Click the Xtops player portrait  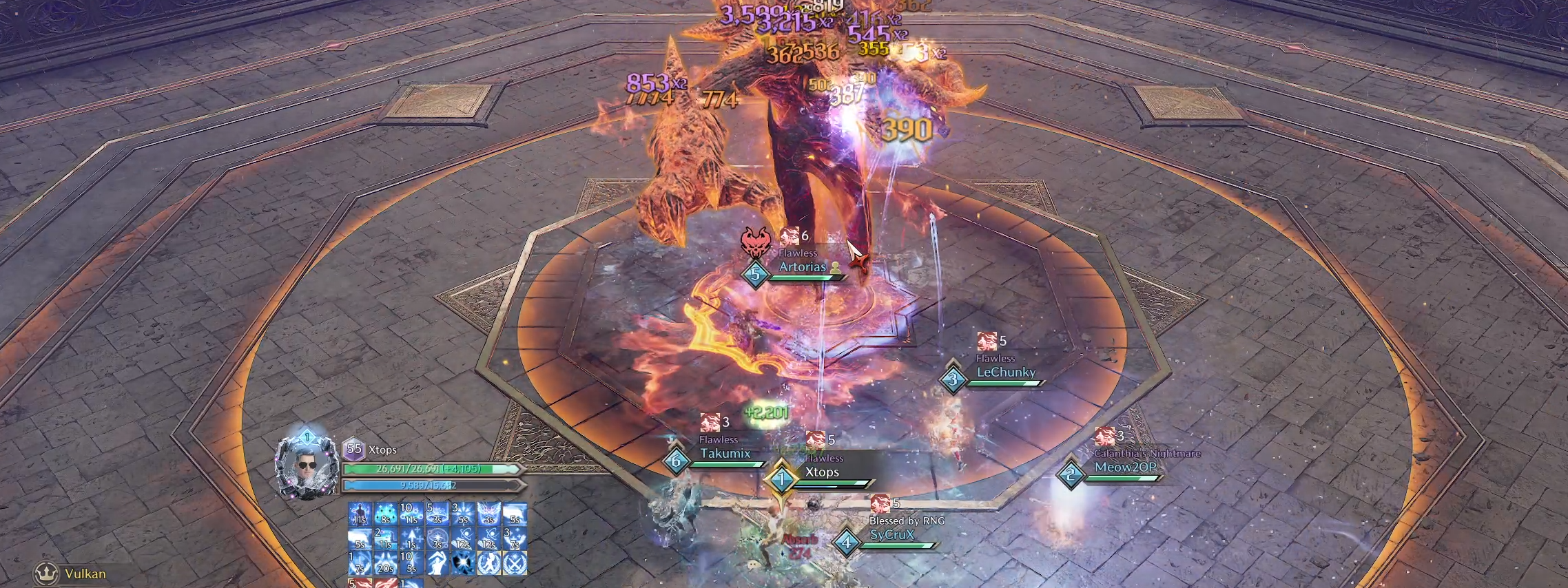tap(307, 466)
